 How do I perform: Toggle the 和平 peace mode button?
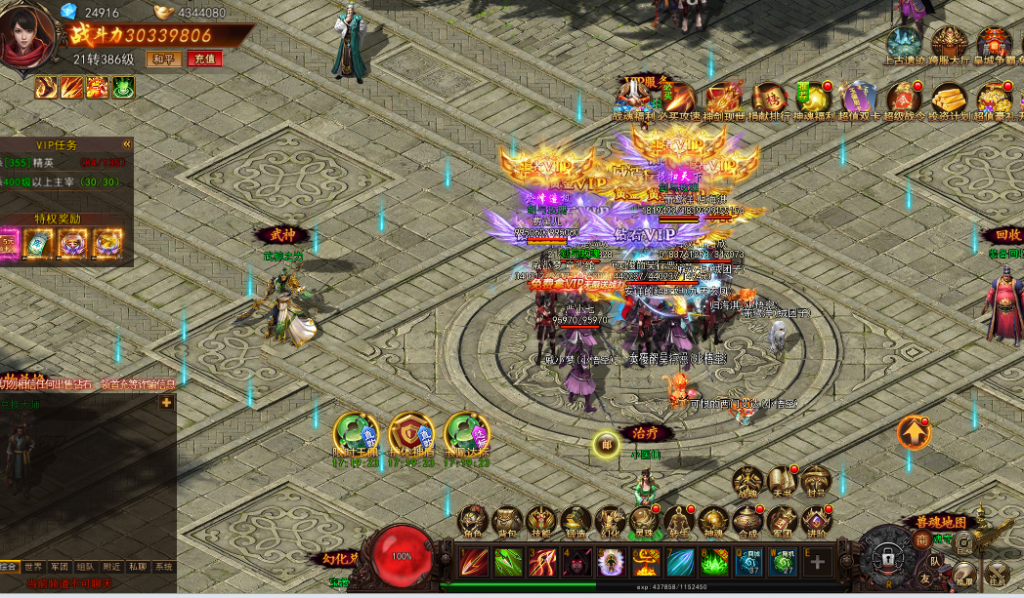coord(163,59)
